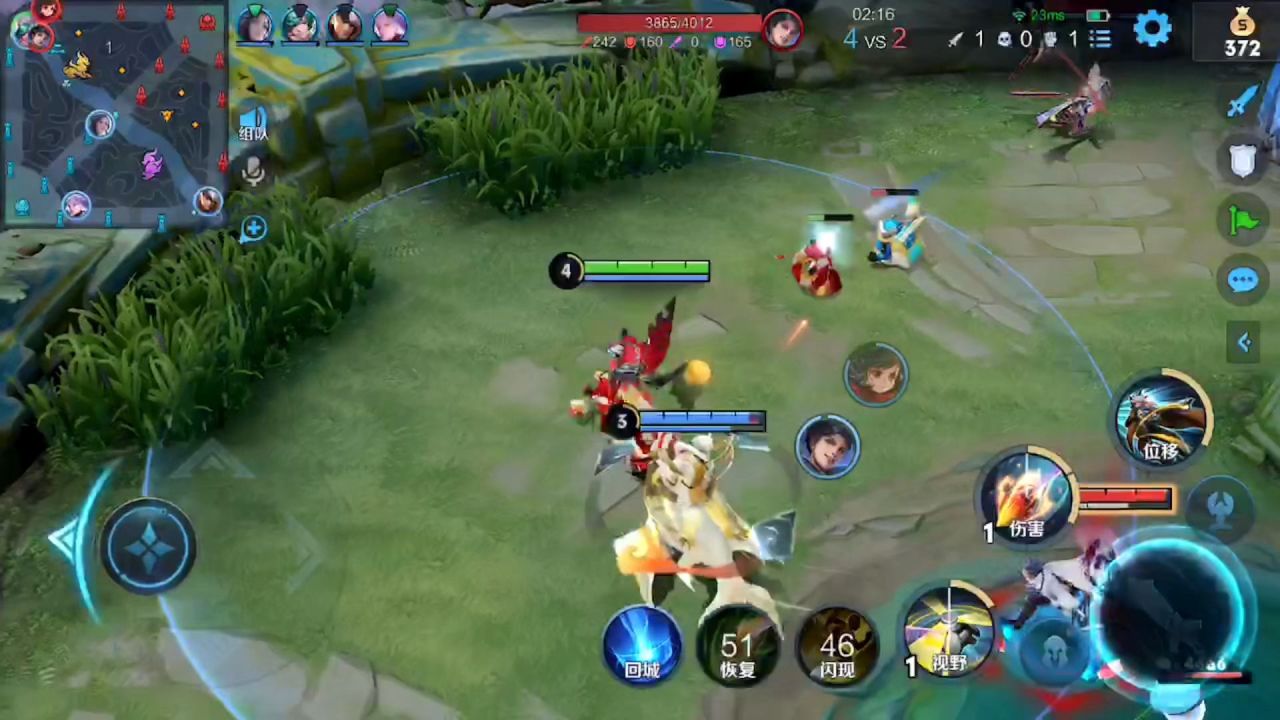This screenshot has width=1280, height=720.
Task: Open the quick chat bubble
Action: (x=1242, y=280)
